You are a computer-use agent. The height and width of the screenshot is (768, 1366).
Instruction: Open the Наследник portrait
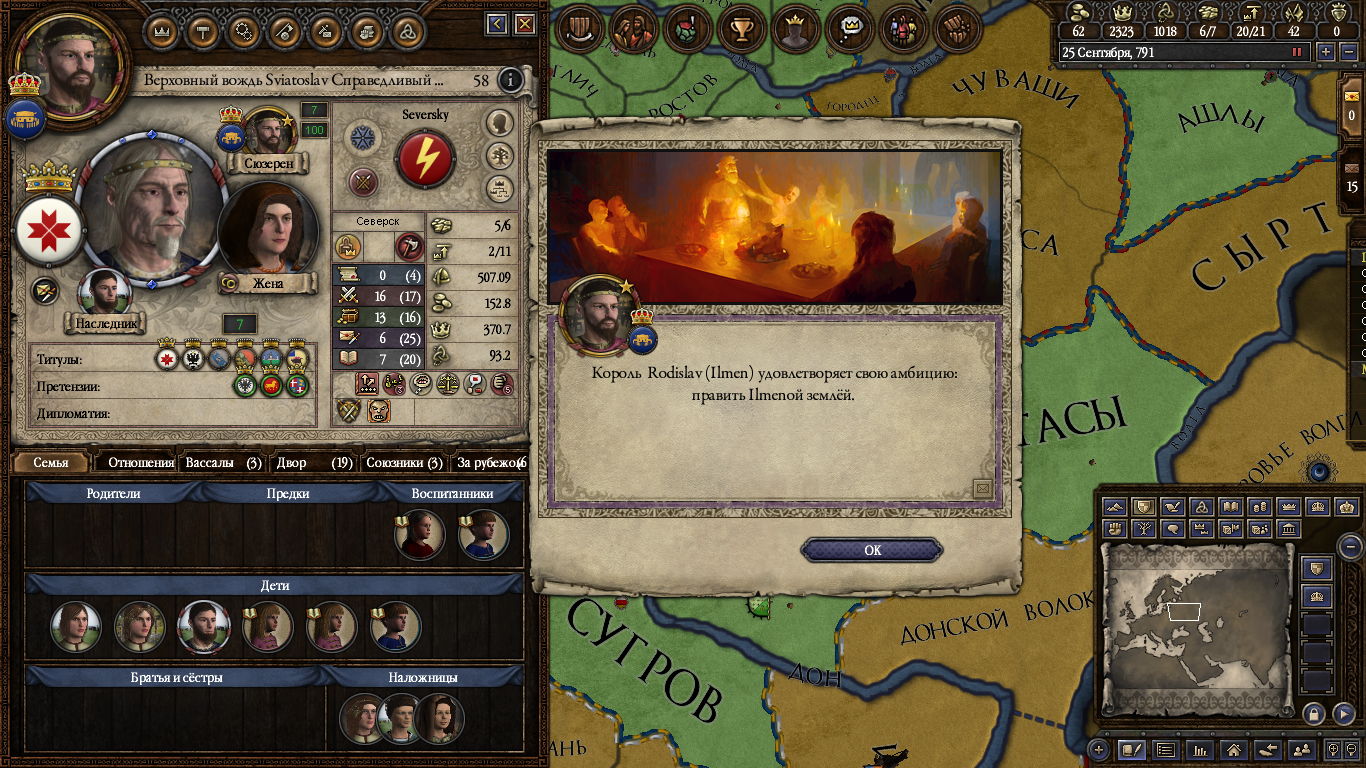pos(104,294)
